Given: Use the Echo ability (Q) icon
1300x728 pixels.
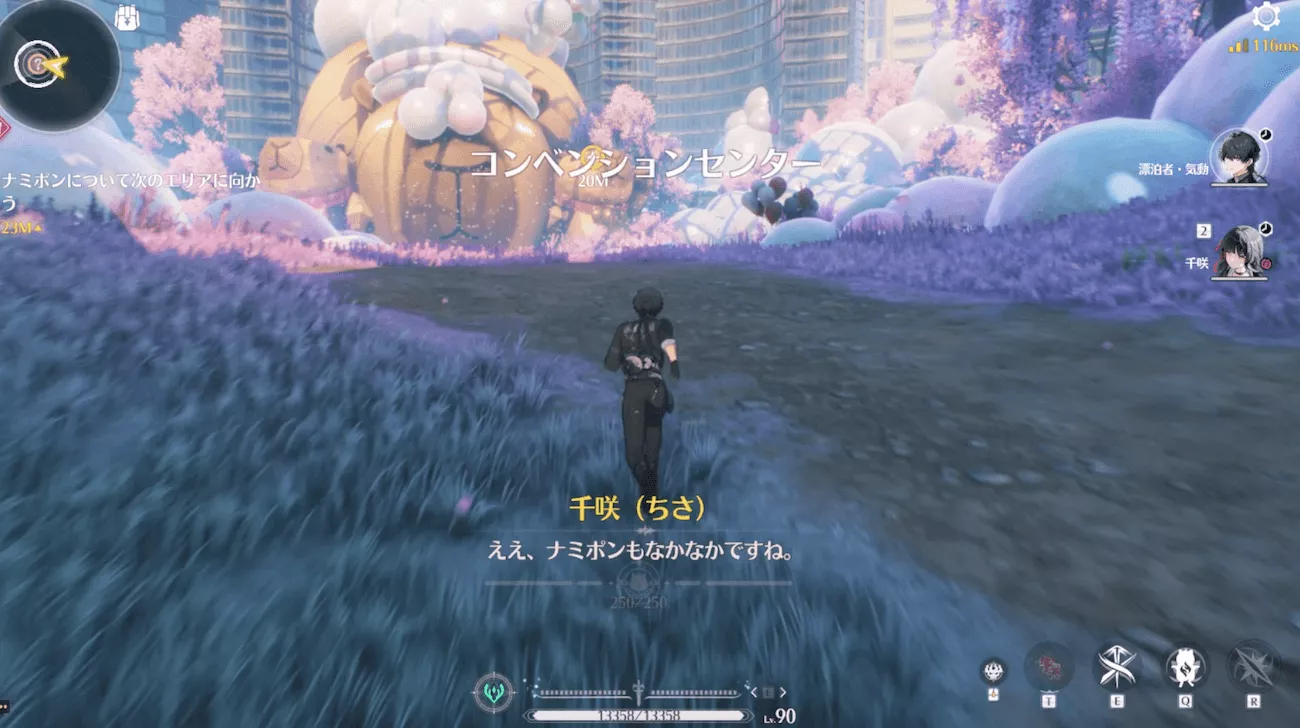Looking at the screenshot, I should (x=1184, y=665).
